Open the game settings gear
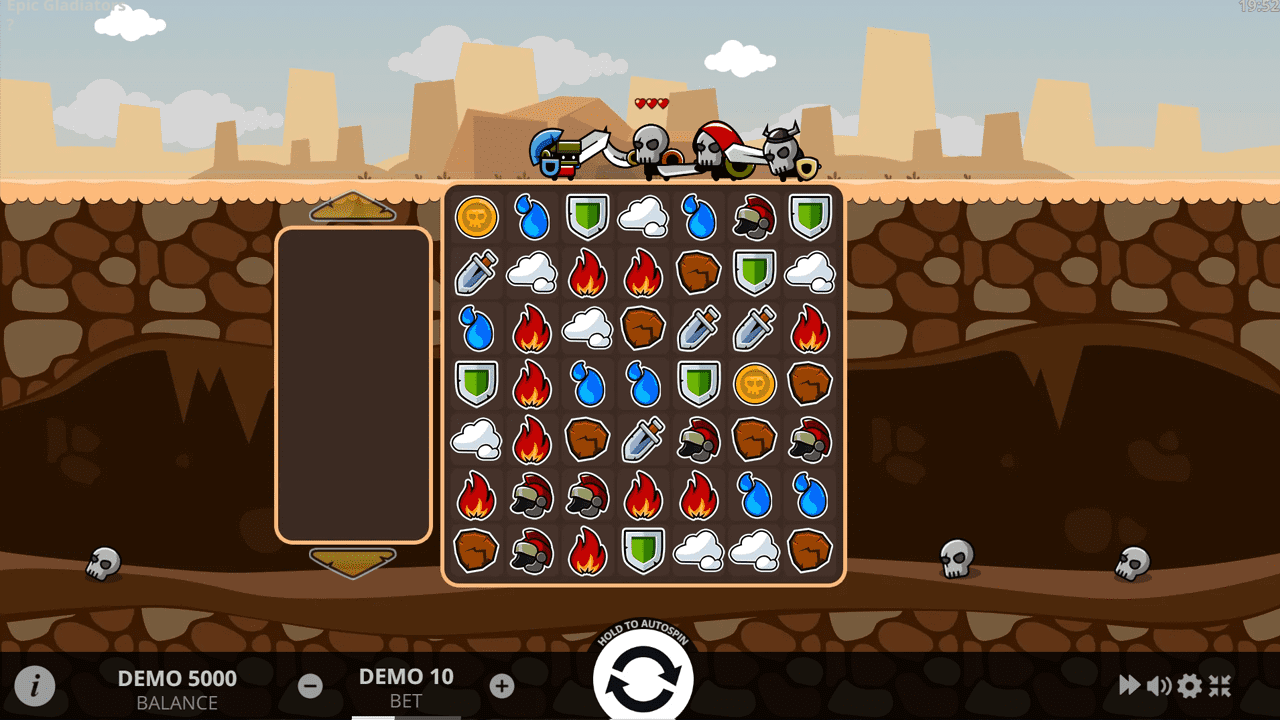The width and height of the screenshot is (1280, 720). click(1190, 686)
